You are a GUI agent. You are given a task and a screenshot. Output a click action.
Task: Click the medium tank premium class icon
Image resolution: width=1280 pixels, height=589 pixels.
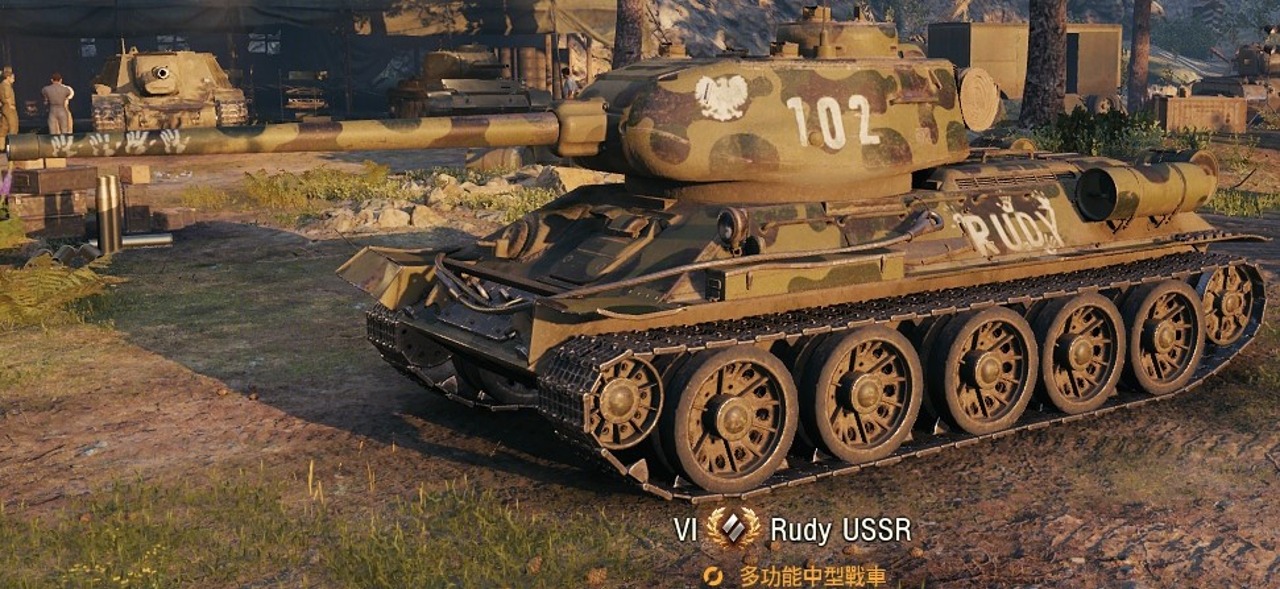click(733, 529)
